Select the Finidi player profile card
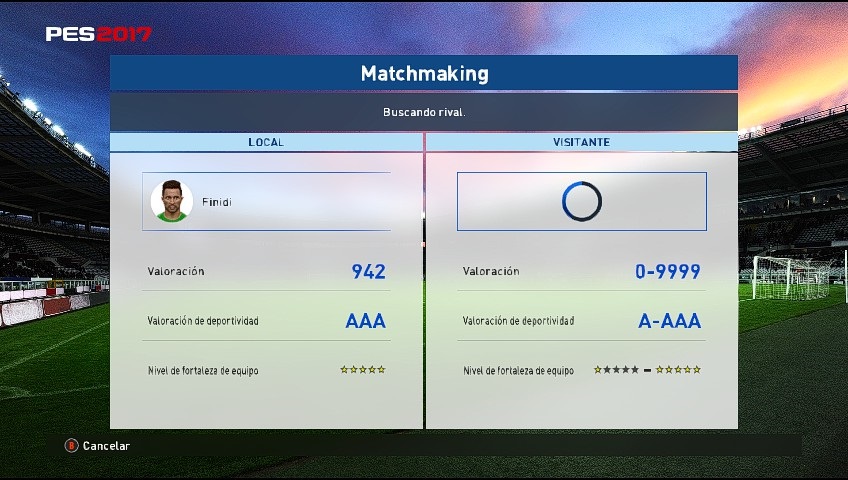The image size is (848, 480). pos(266,201)
